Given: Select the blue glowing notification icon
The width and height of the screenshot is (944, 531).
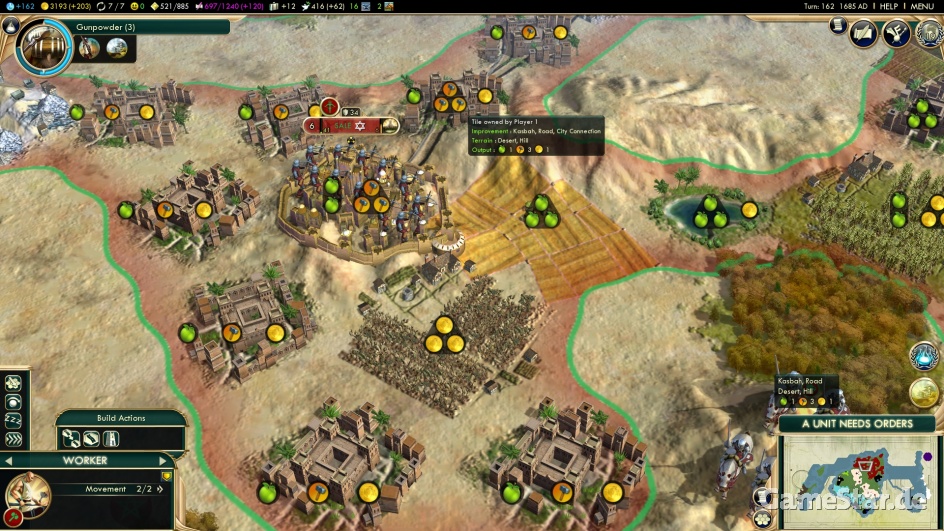Looking at the screenshot, I should [924, 354].
